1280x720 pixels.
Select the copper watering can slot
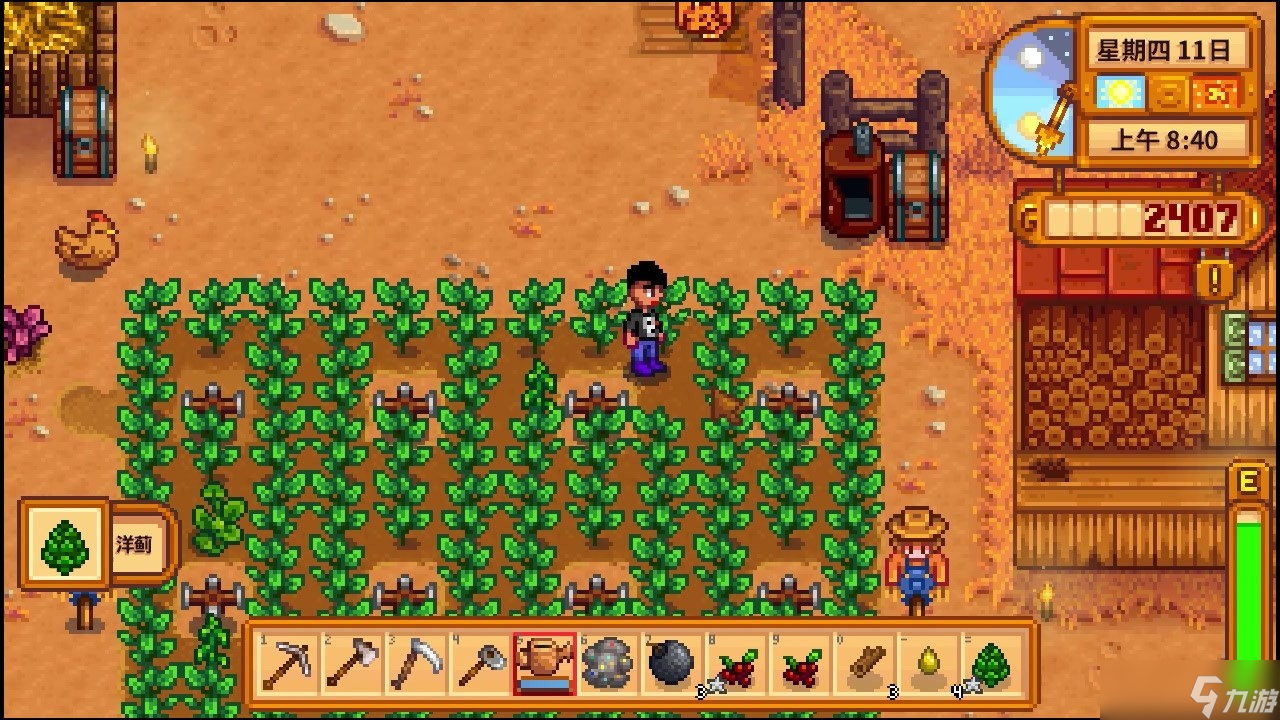click(x=543, y=663)
